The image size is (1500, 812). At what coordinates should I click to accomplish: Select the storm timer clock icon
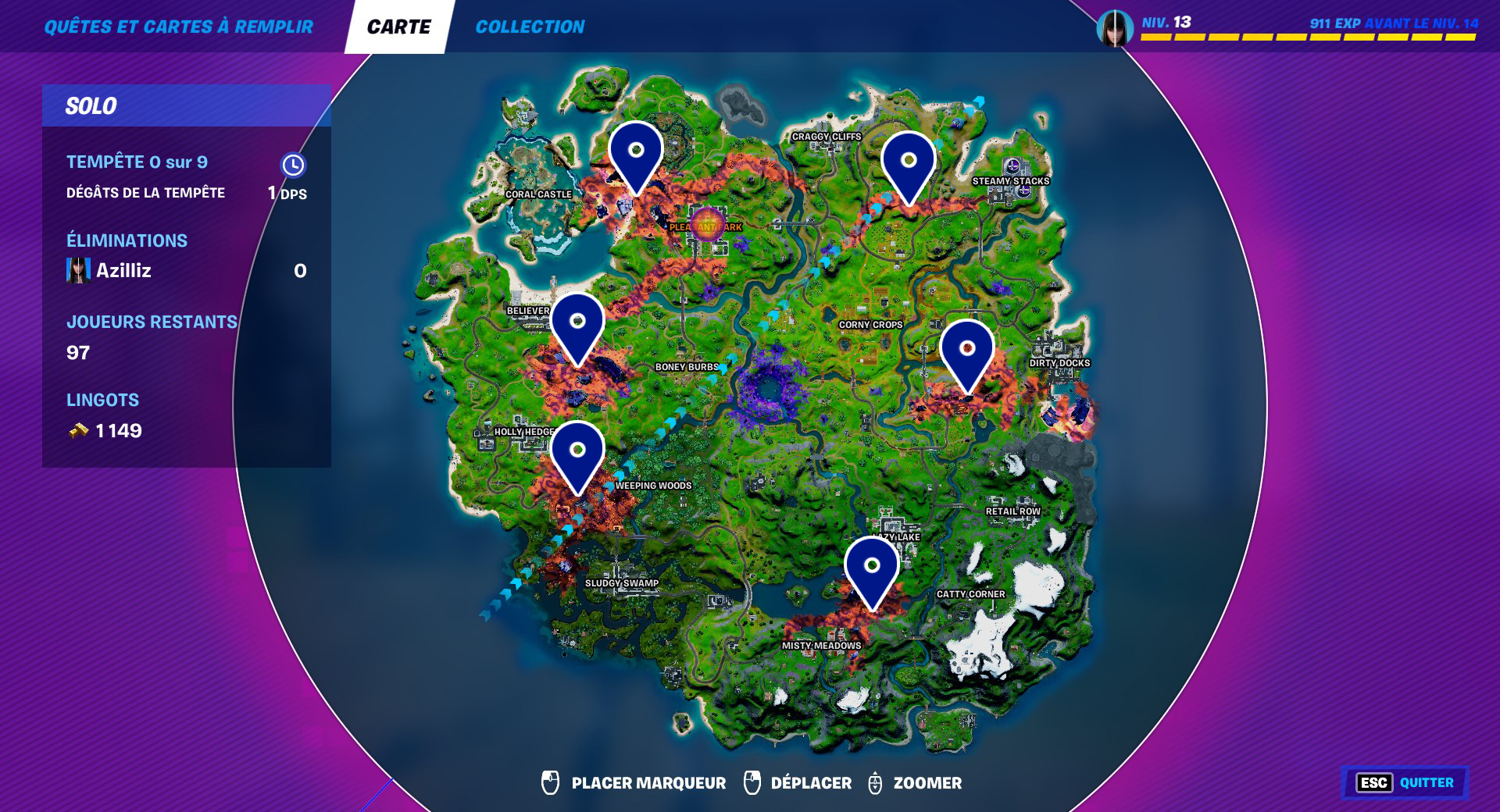point(292,166)
